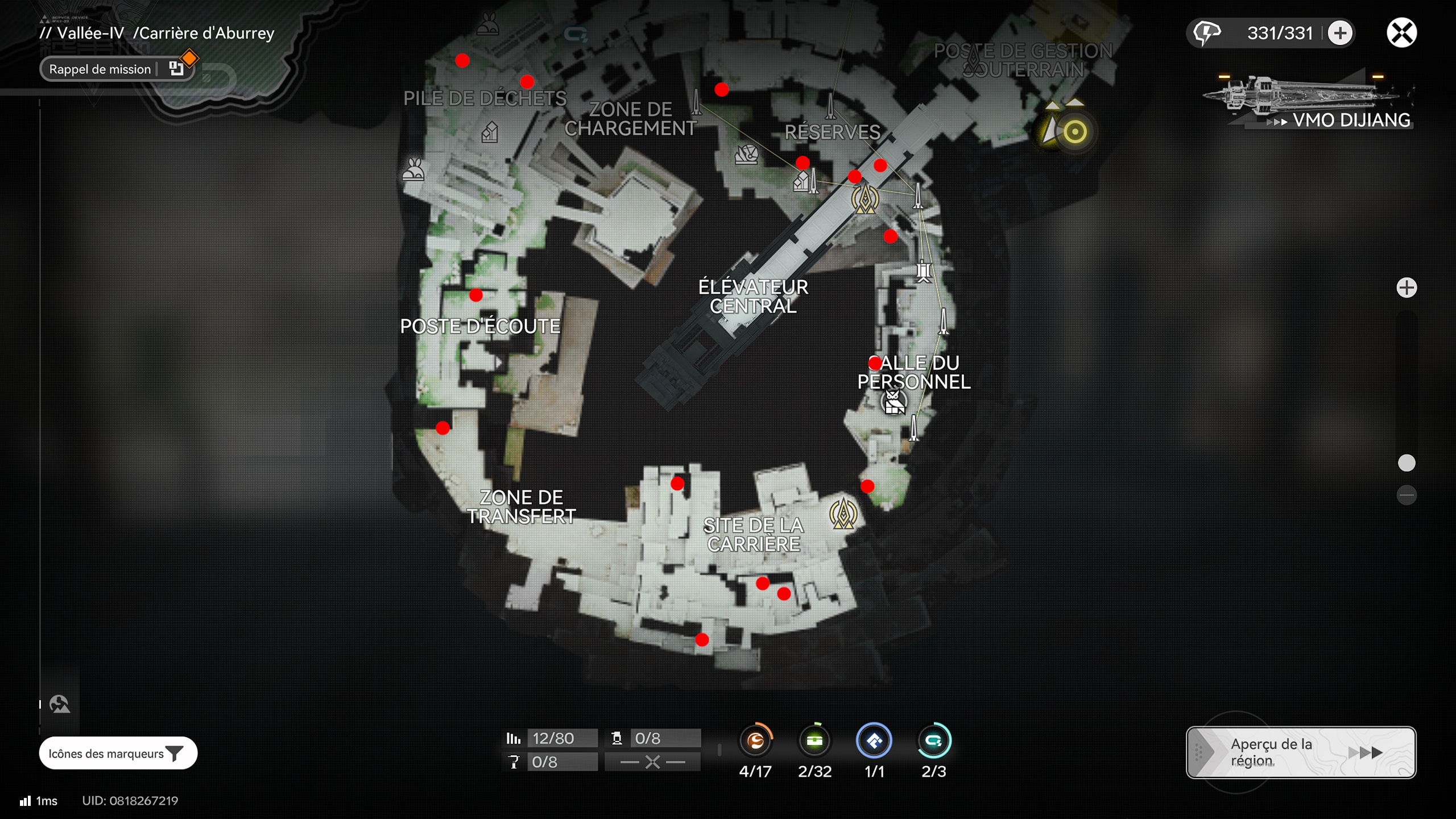
Task: Zoom out the map with minus button
Action: [1407, 495]
